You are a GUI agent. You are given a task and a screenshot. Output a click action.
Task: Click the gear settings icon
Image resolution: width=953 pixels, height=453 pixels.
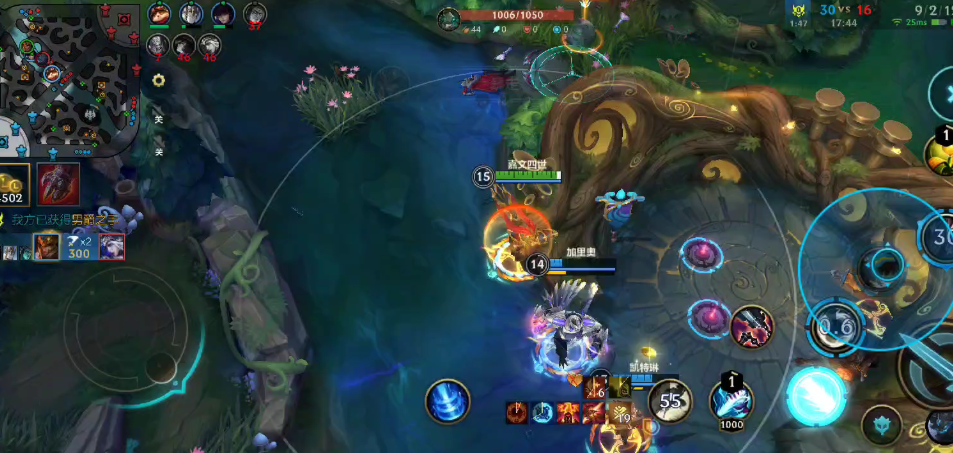click(158, 80)
